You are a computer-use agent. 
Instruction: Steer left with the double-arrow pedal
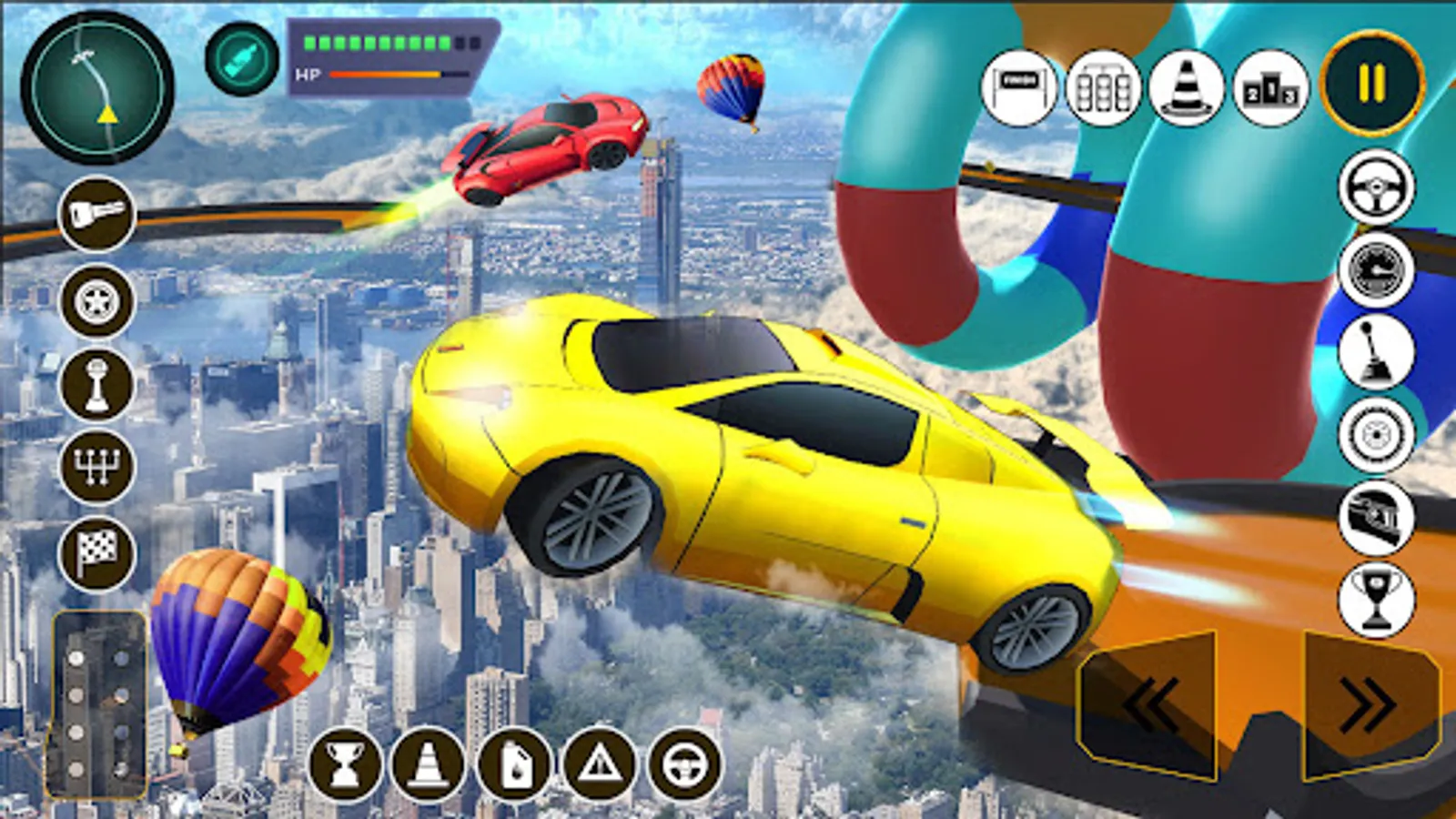(1148, 703)
